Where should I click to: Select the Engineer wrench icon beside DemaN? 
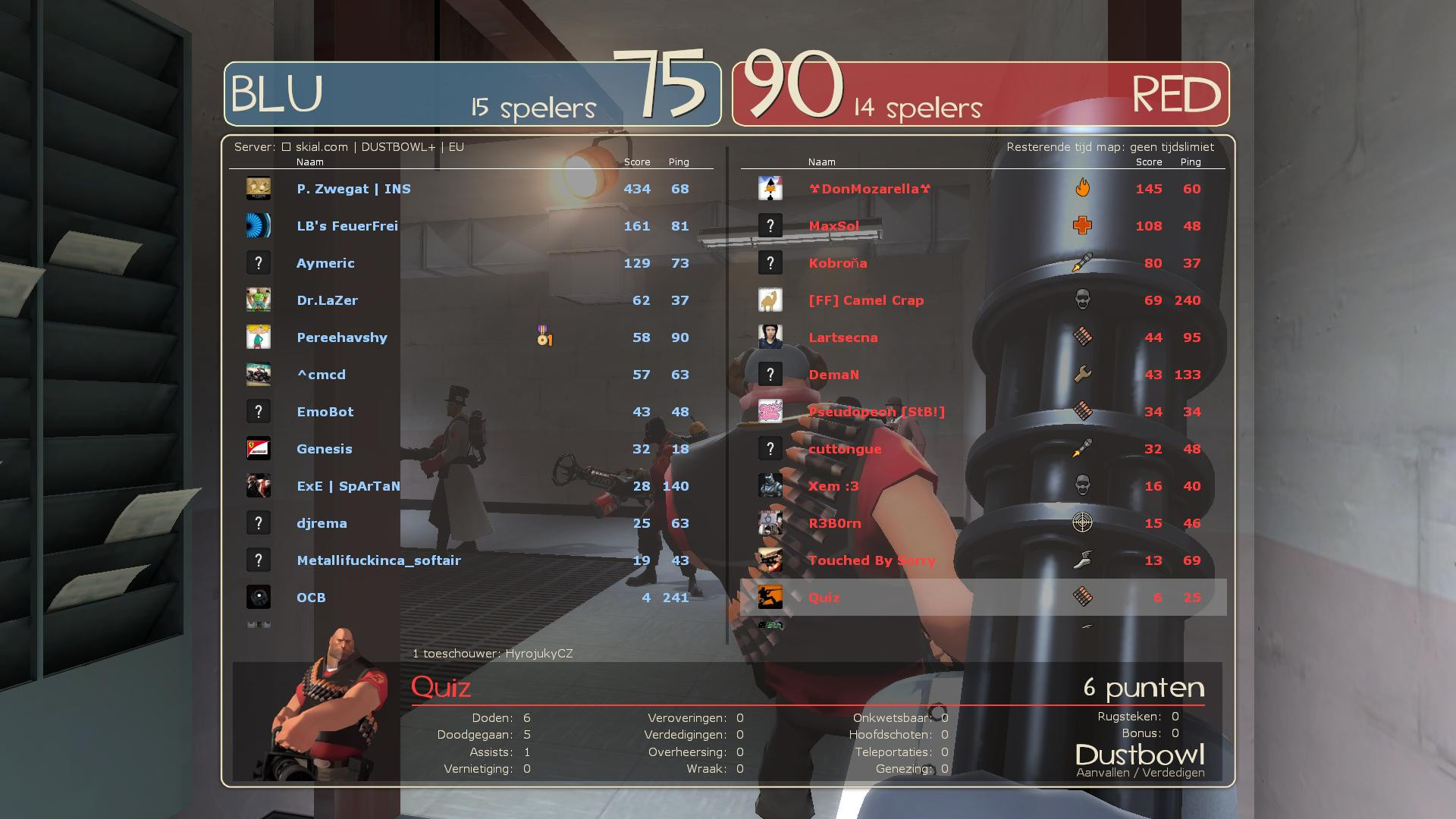[x=1084, y=374]
